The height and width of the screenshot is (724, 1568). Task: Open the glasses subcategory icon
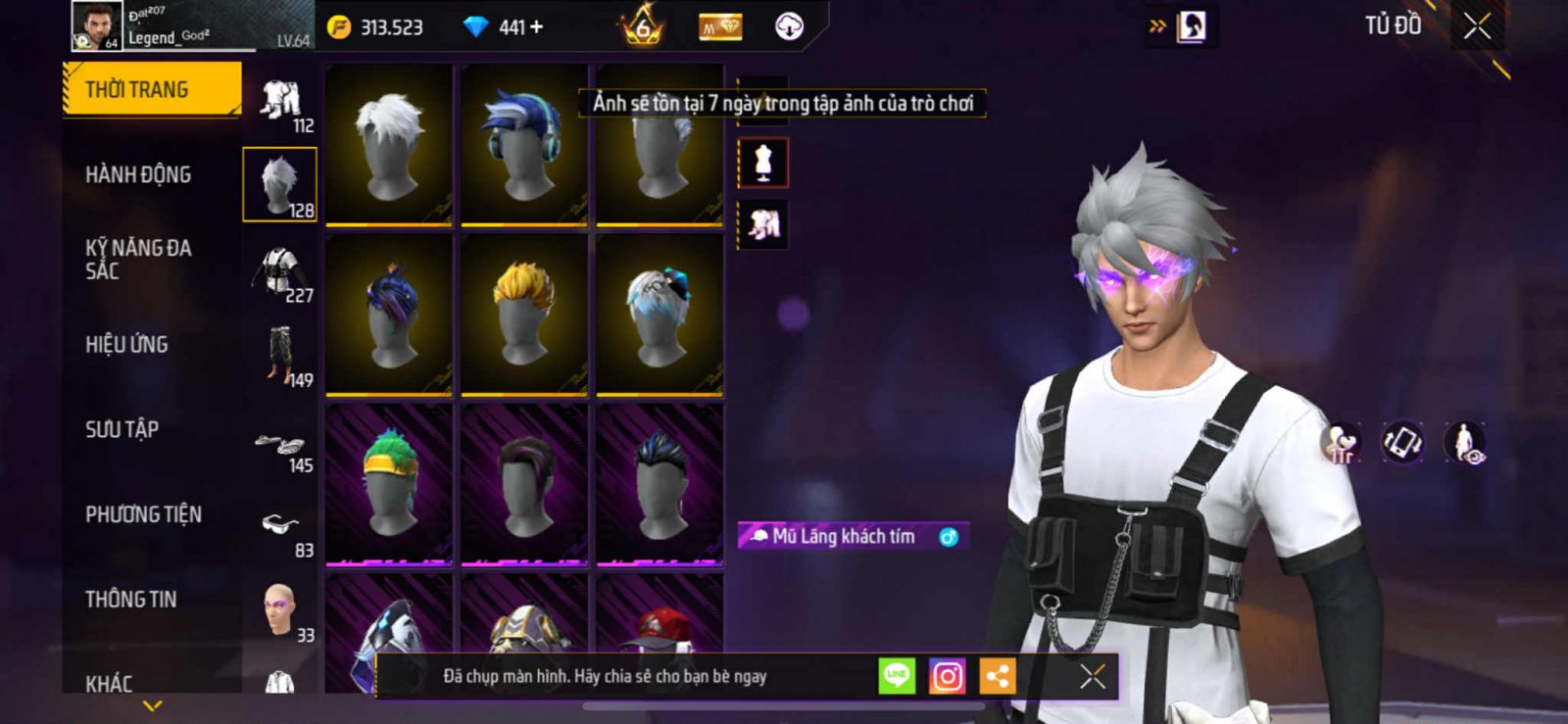click(280, 529)
